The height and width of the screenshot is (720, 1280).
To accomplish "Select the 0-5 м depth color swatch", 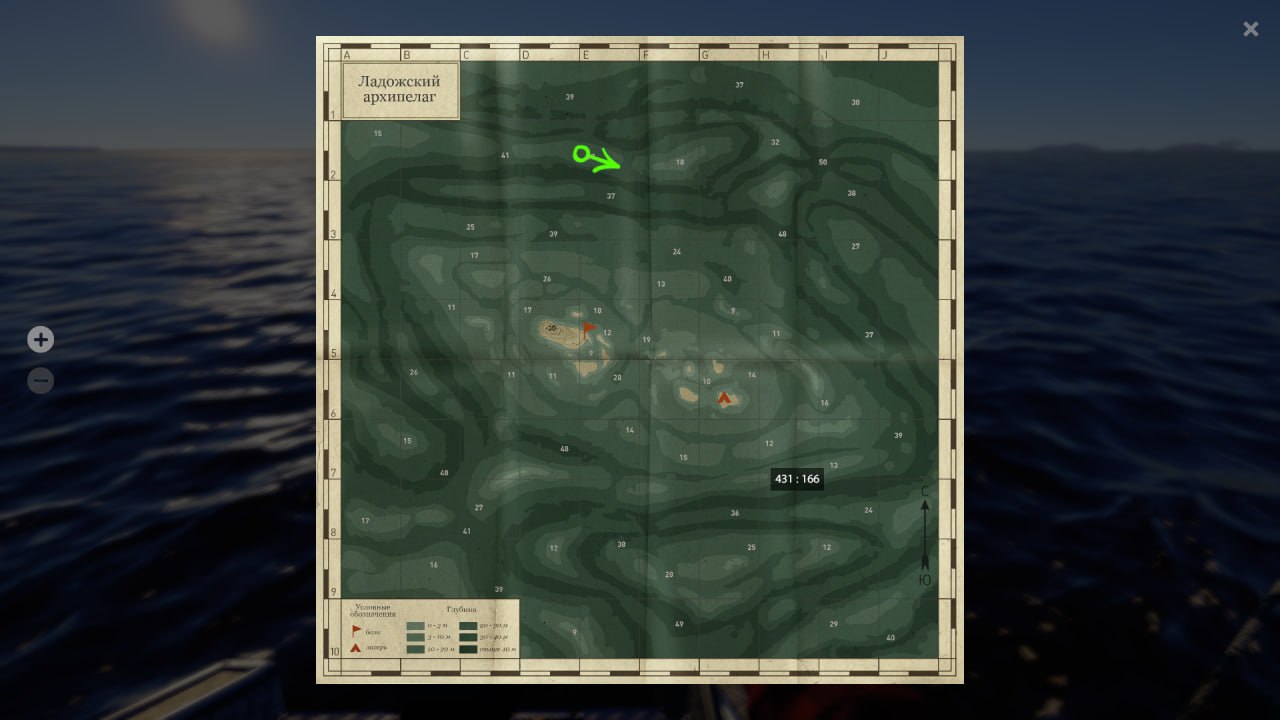I will (415, 625).
